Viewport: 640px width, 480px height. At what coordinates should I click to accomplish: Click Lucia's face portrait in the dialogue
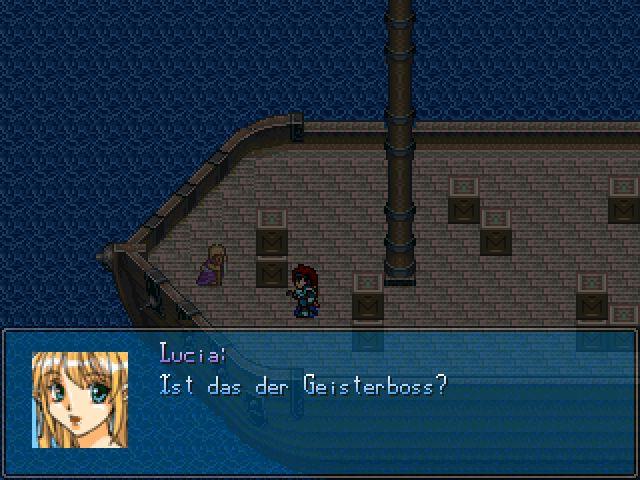pos(80,399)
